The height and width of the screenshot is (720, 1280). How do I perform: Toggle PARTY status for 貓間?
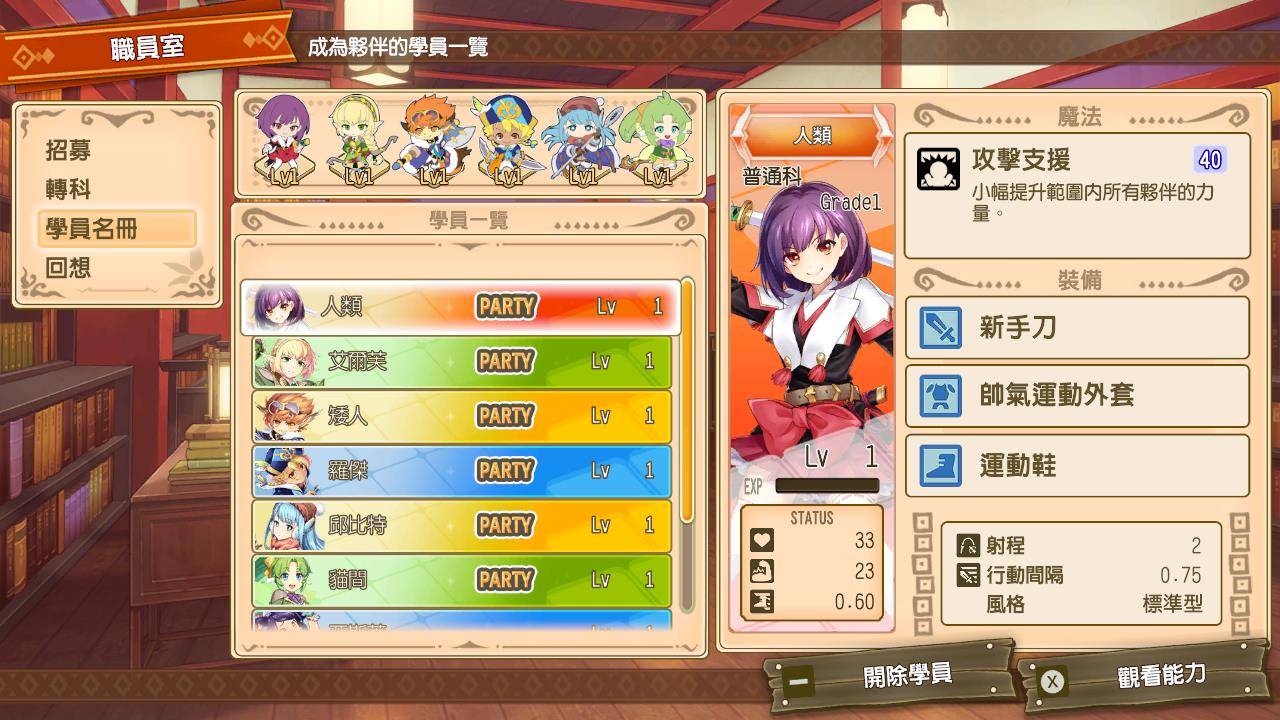504,580
